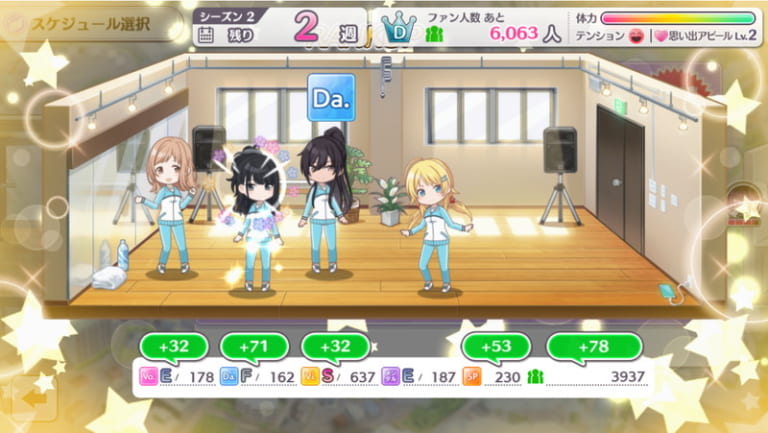Click the back arrow button
This screenshot has height=433, width=768.
(x=35, y=397)
